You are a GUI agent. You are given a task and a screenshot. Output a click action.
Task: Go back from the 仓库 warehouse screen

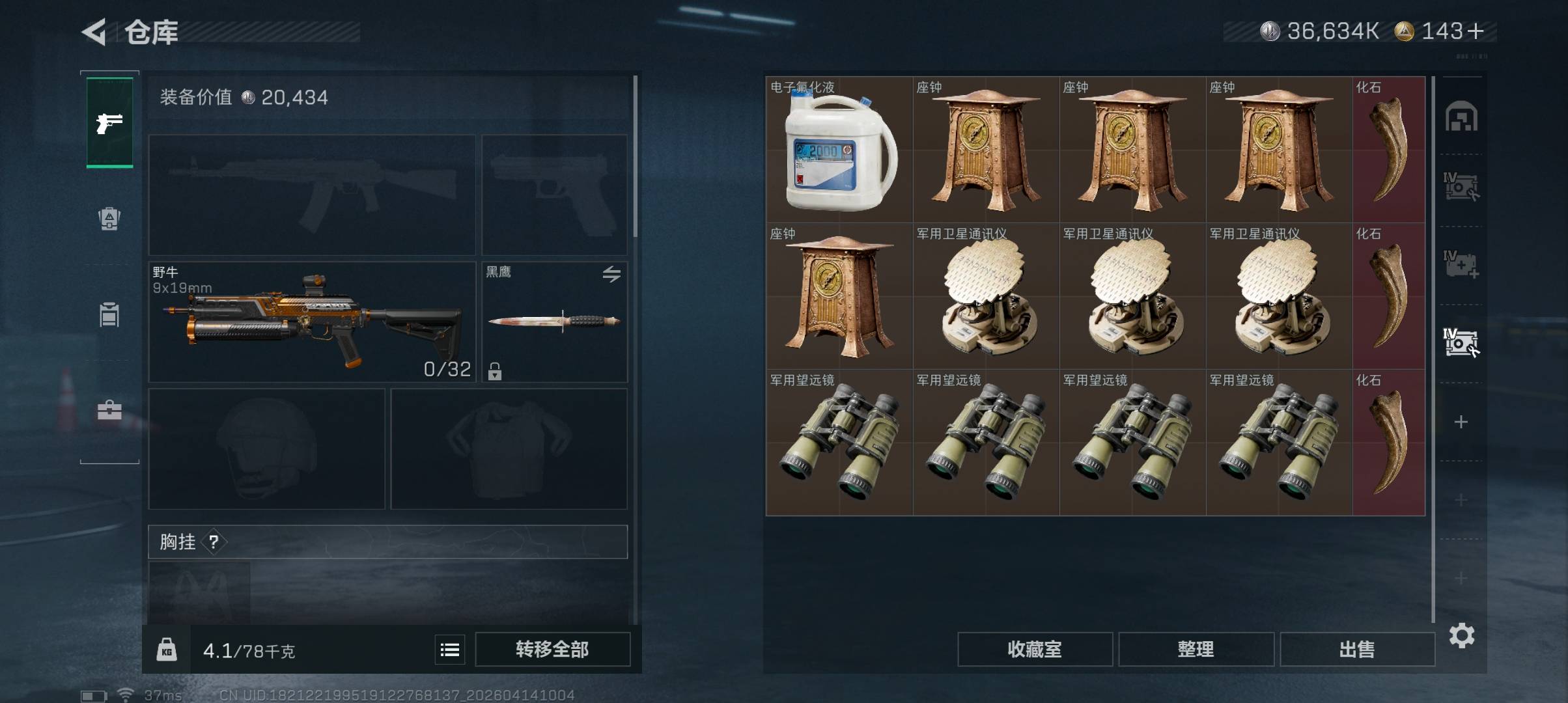pyautogui.click(x=95, y=32)
